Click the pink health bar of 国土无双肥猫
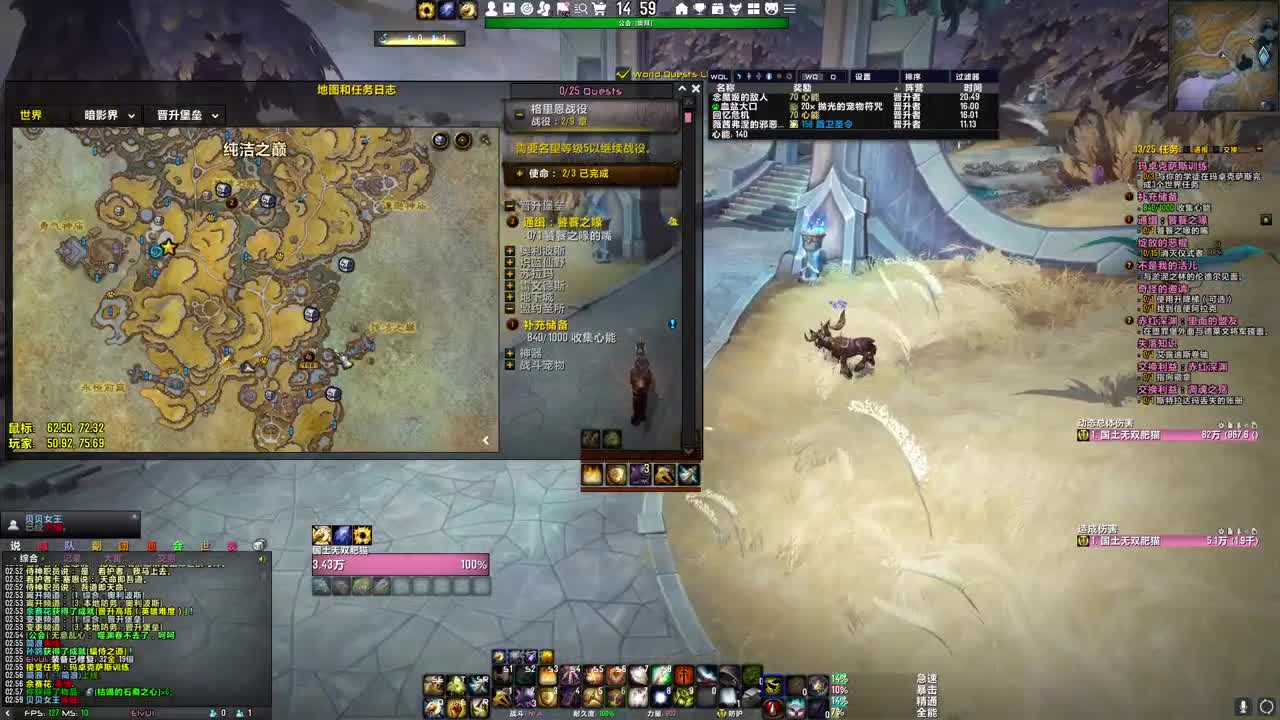1280x720 pixels. tap(400, 563)
